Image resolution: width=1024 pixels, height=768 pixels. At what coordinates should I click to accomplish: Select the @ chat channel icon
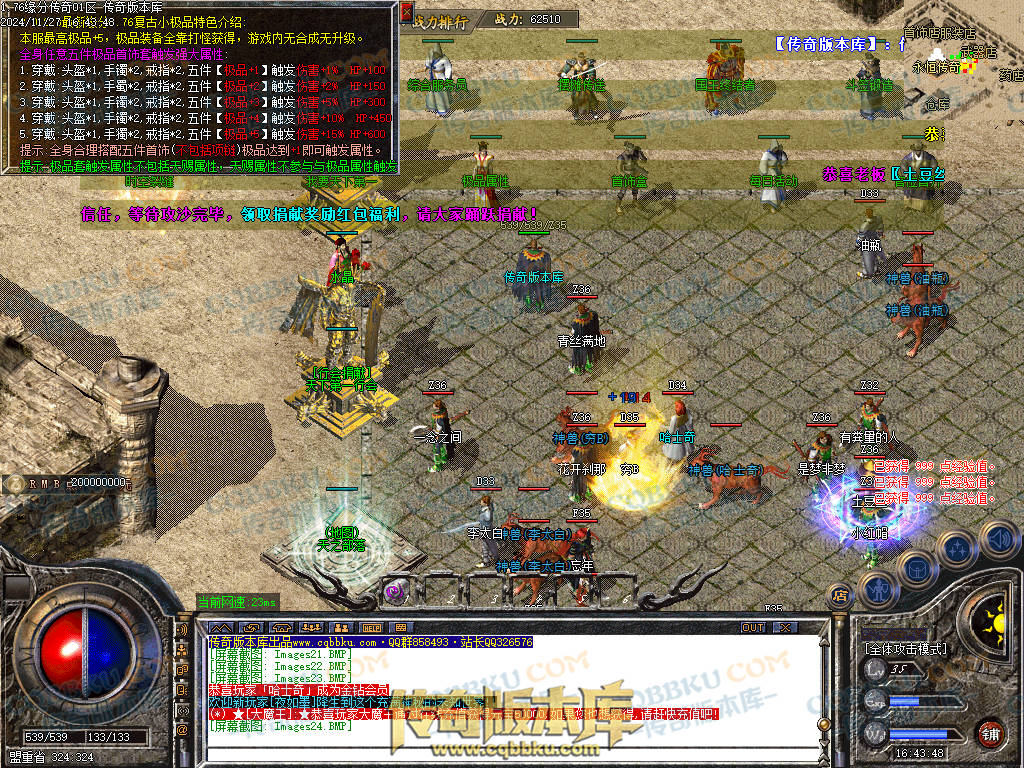182,731
